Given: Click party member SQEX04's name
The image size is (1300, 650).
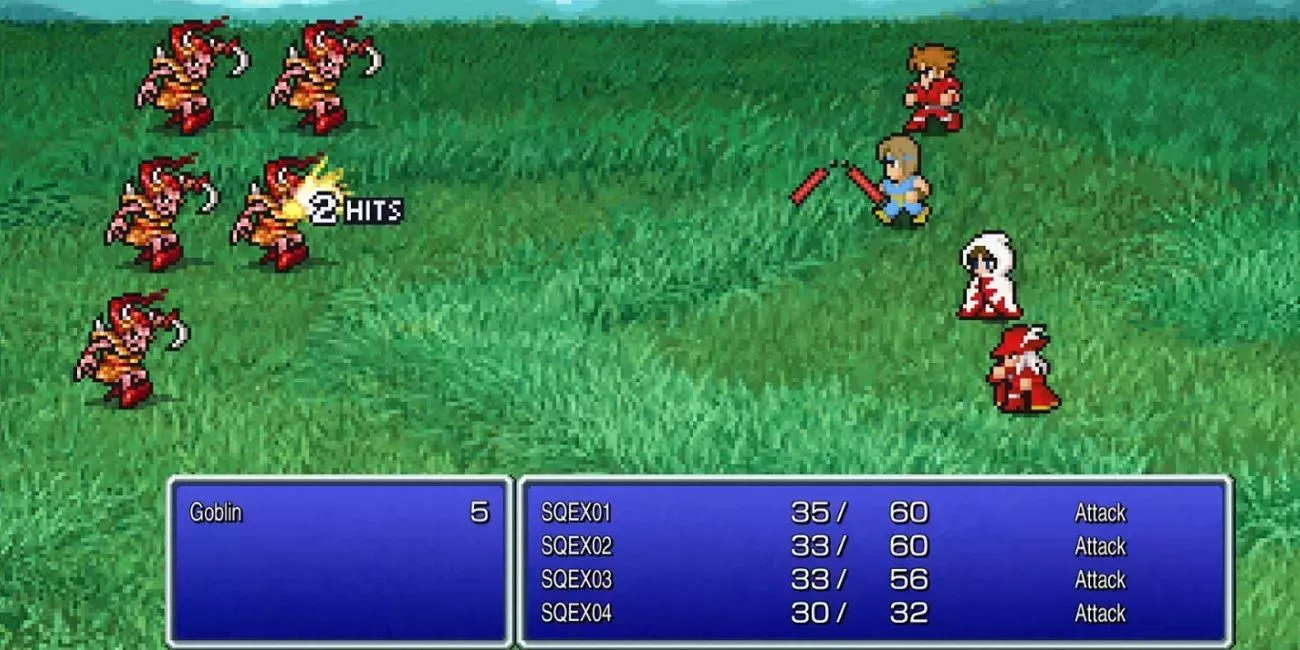Looking at the screenshot, I should click(x=576, y=613).
